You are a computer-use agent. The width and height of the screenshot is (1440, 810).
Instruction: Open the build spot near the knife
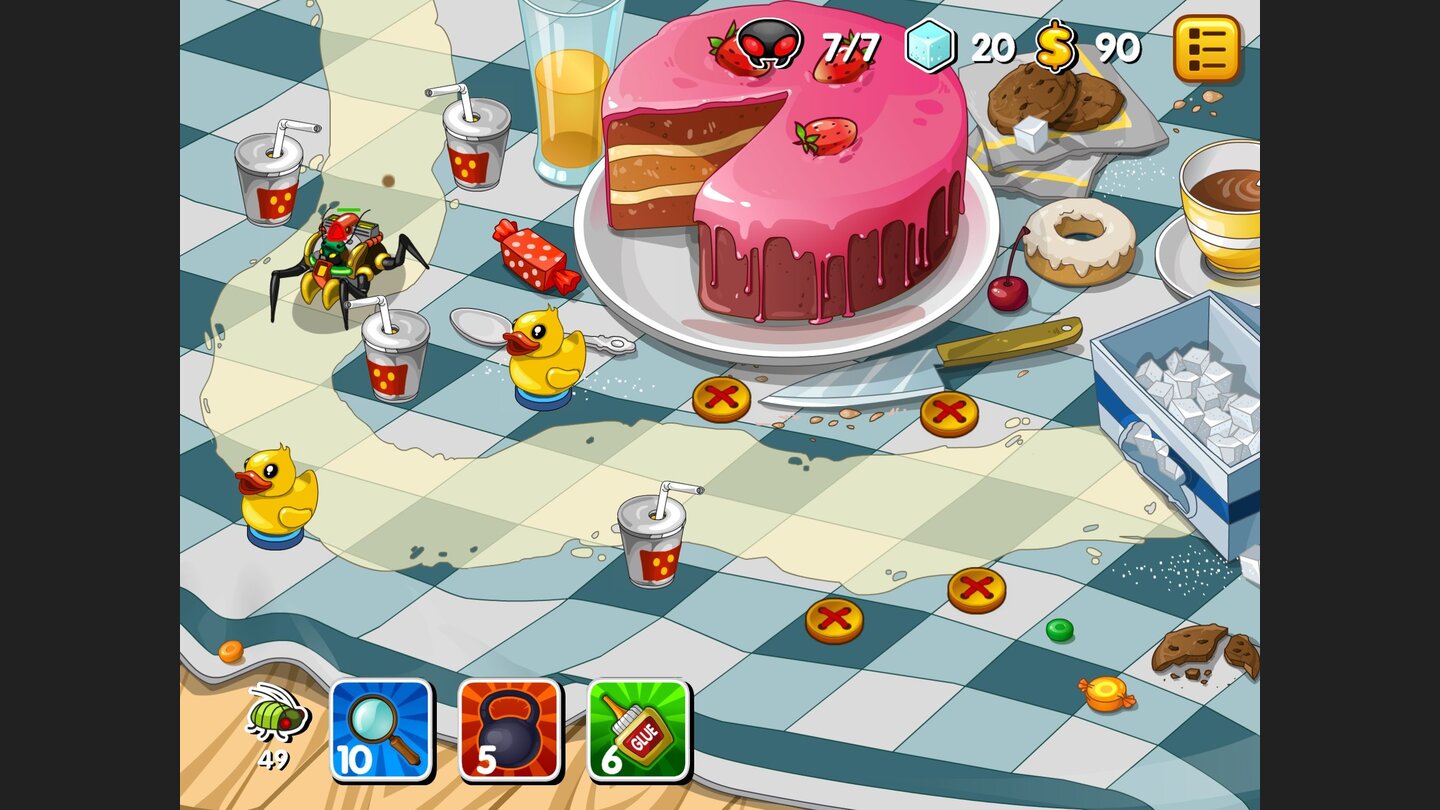(x=948, y=410)
